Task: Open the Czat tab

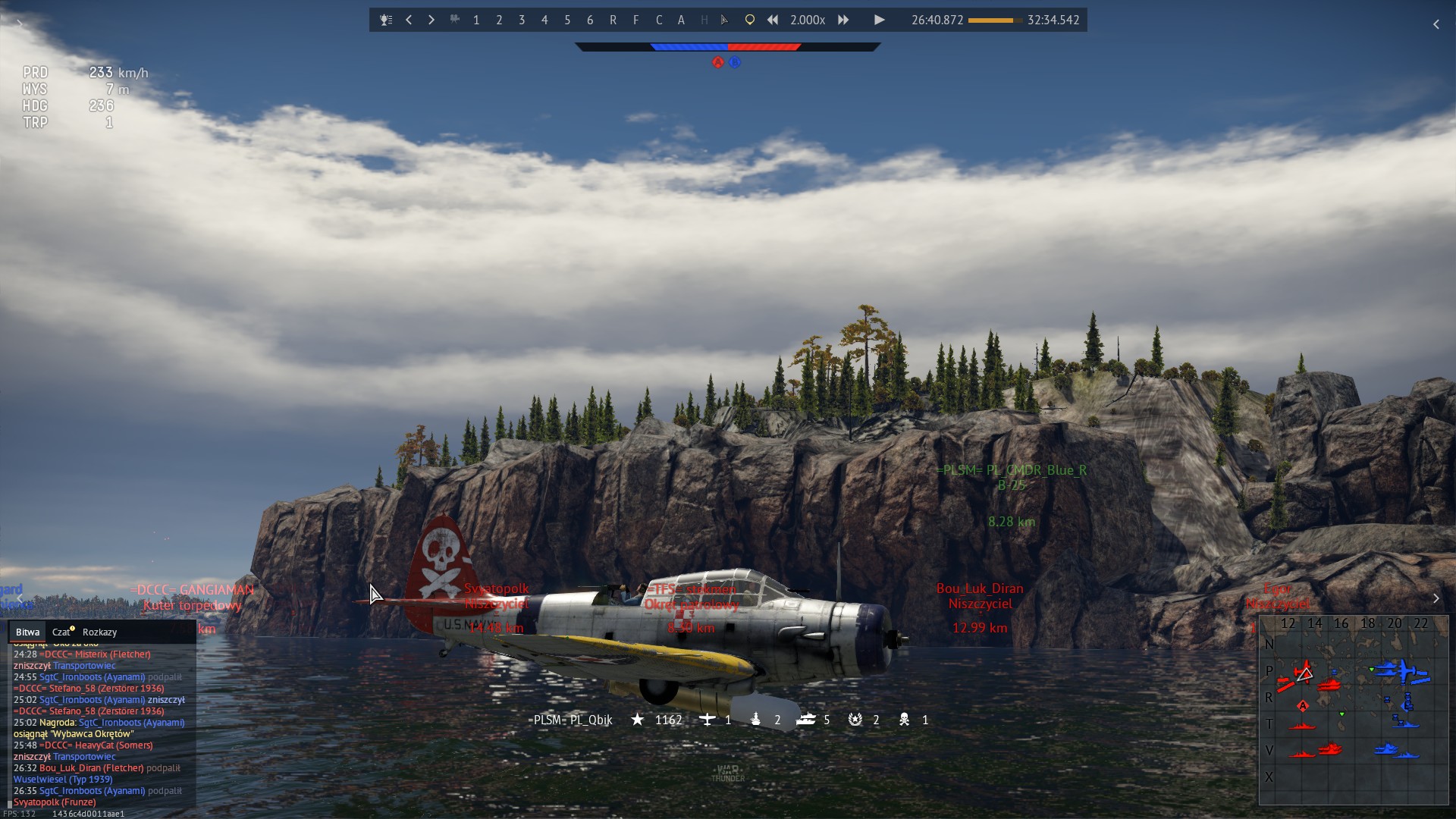Action: click(61, 632)
